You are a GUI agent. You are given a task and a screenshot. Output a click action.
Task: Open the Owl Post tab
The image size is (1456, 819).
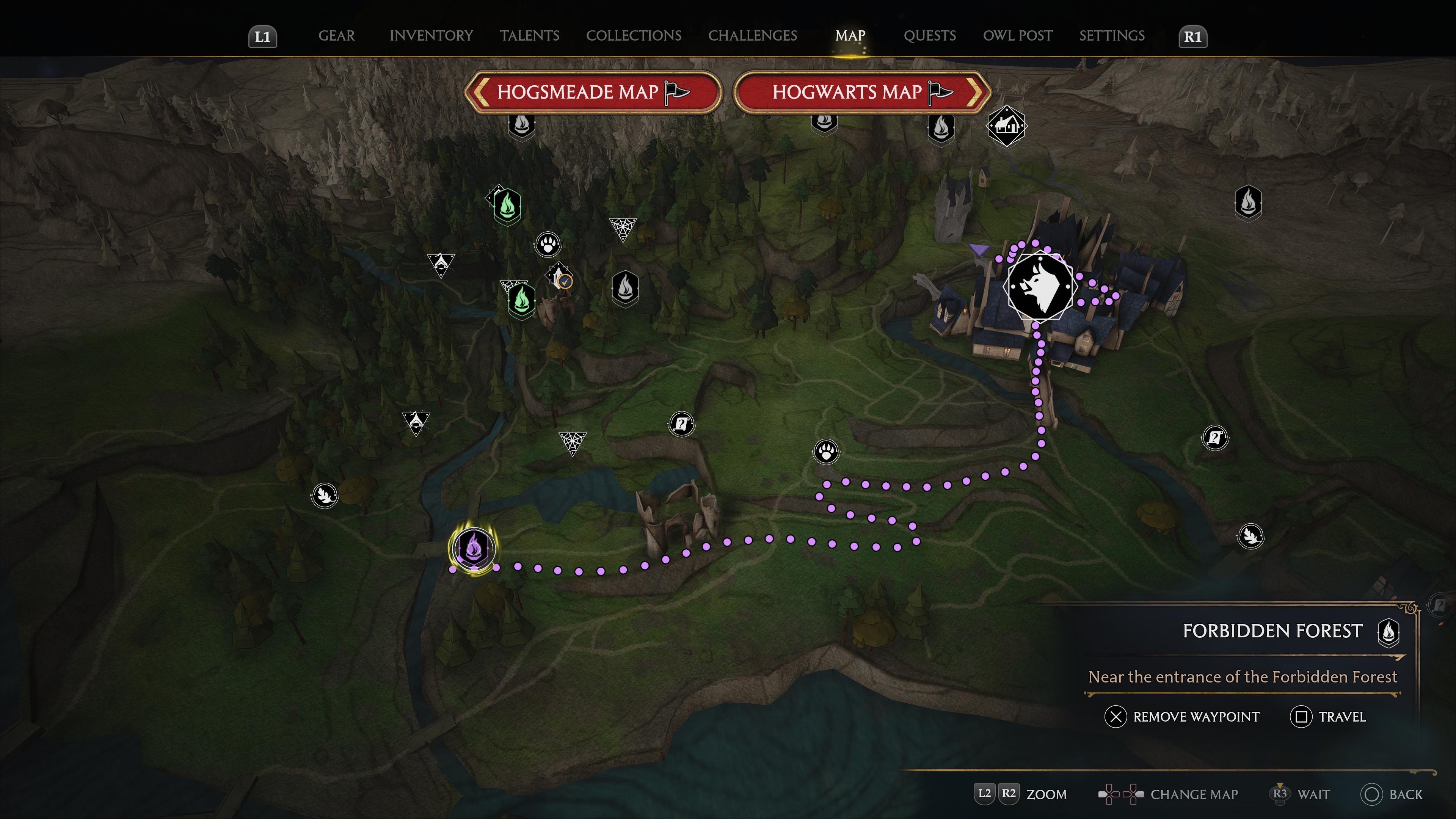coord(1017,36)
